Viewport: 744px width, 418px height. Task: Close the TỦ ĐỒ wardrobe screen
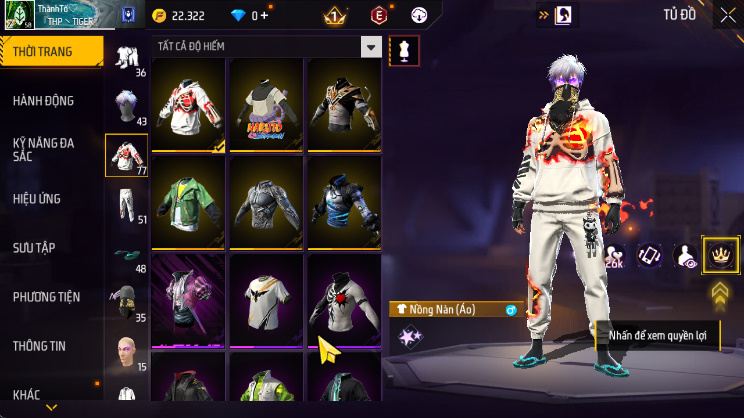coord(727,15)
